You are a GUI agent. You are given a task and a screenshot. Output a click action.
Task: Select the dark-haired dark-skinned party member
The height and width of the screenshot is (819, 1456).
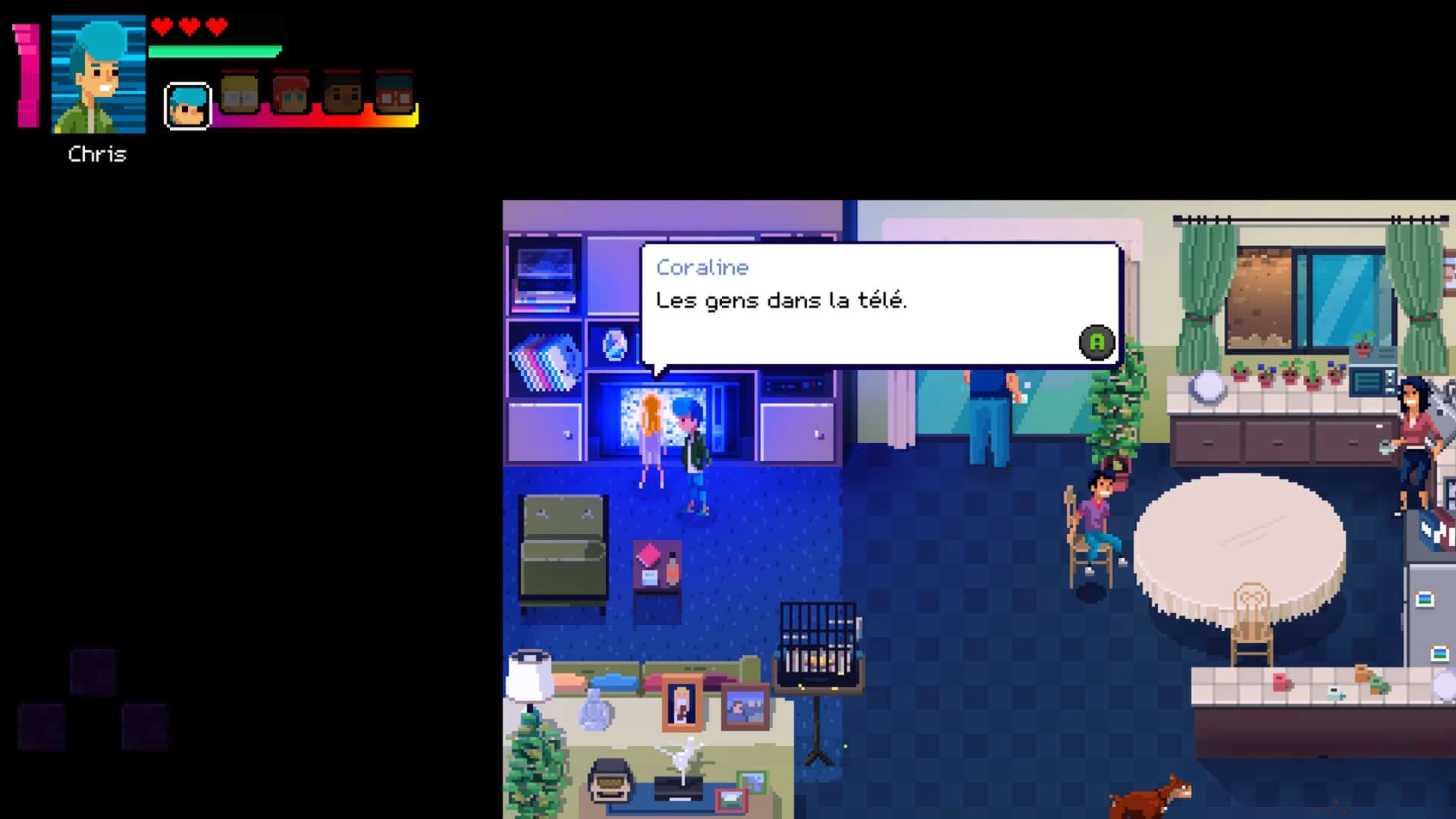[342, 94]
